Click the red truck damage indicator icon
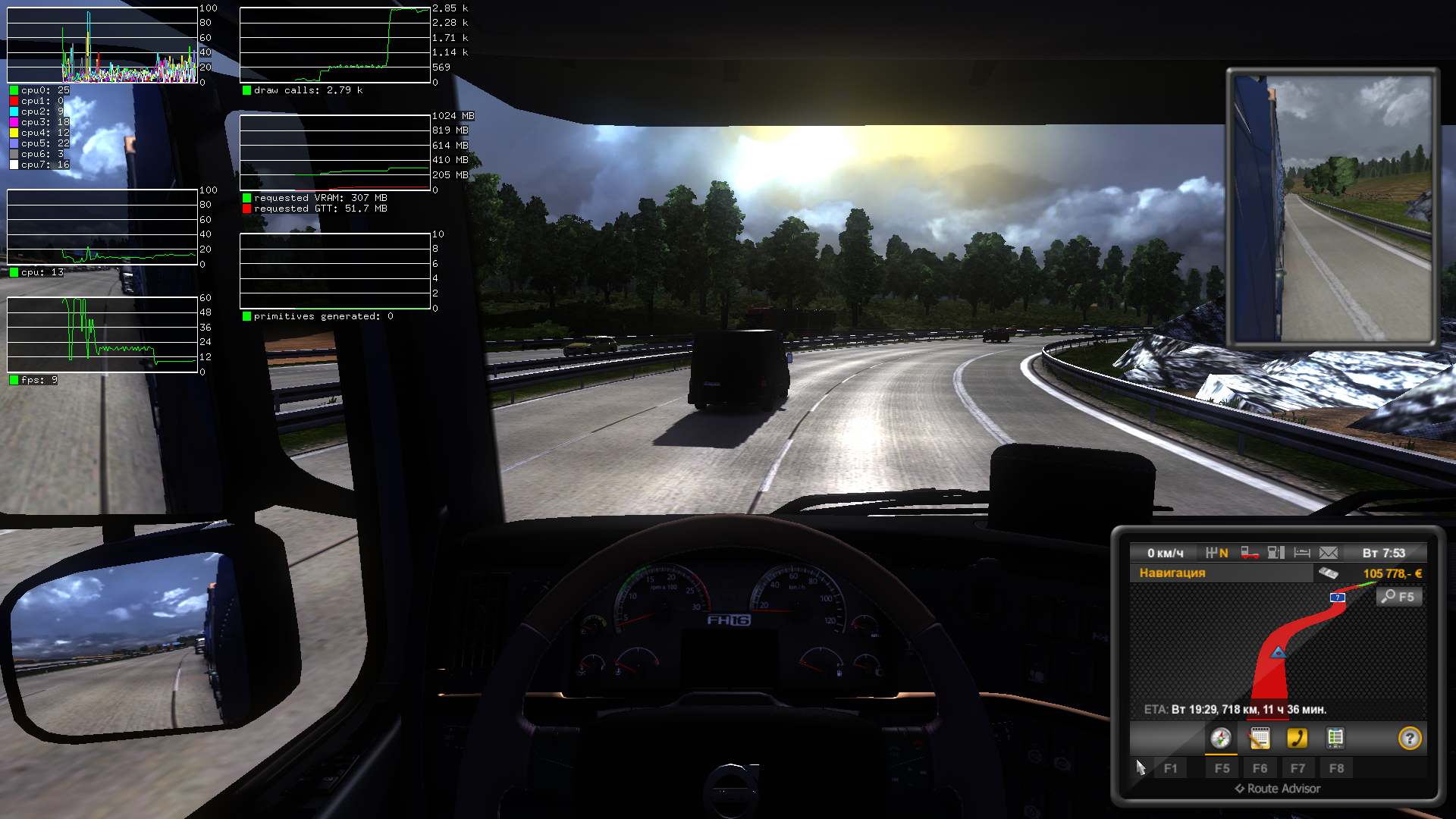 point(1250,553)
